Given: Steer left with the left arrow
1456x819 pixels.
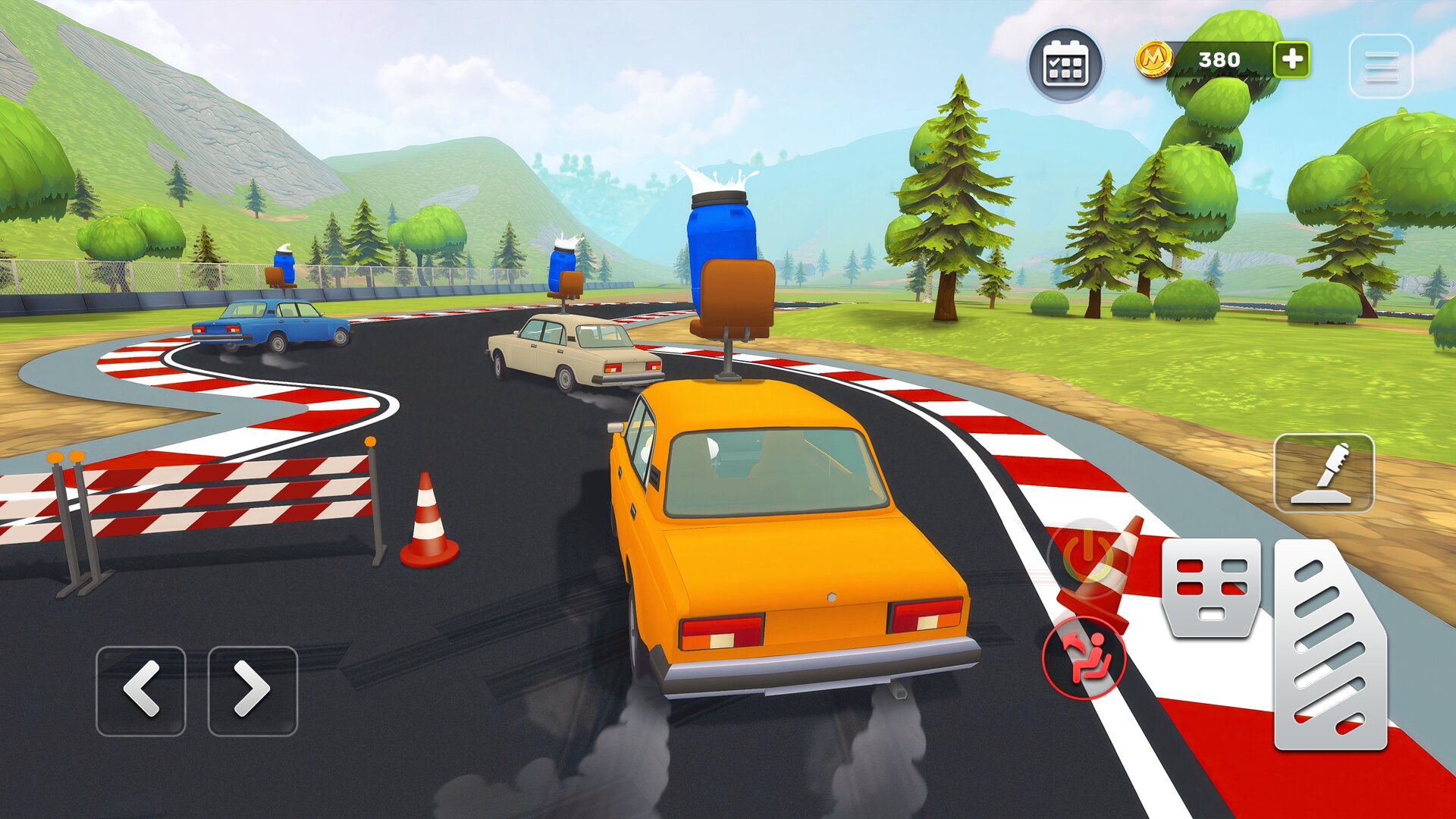Looking at the screenshot, I should click(141, 690).
